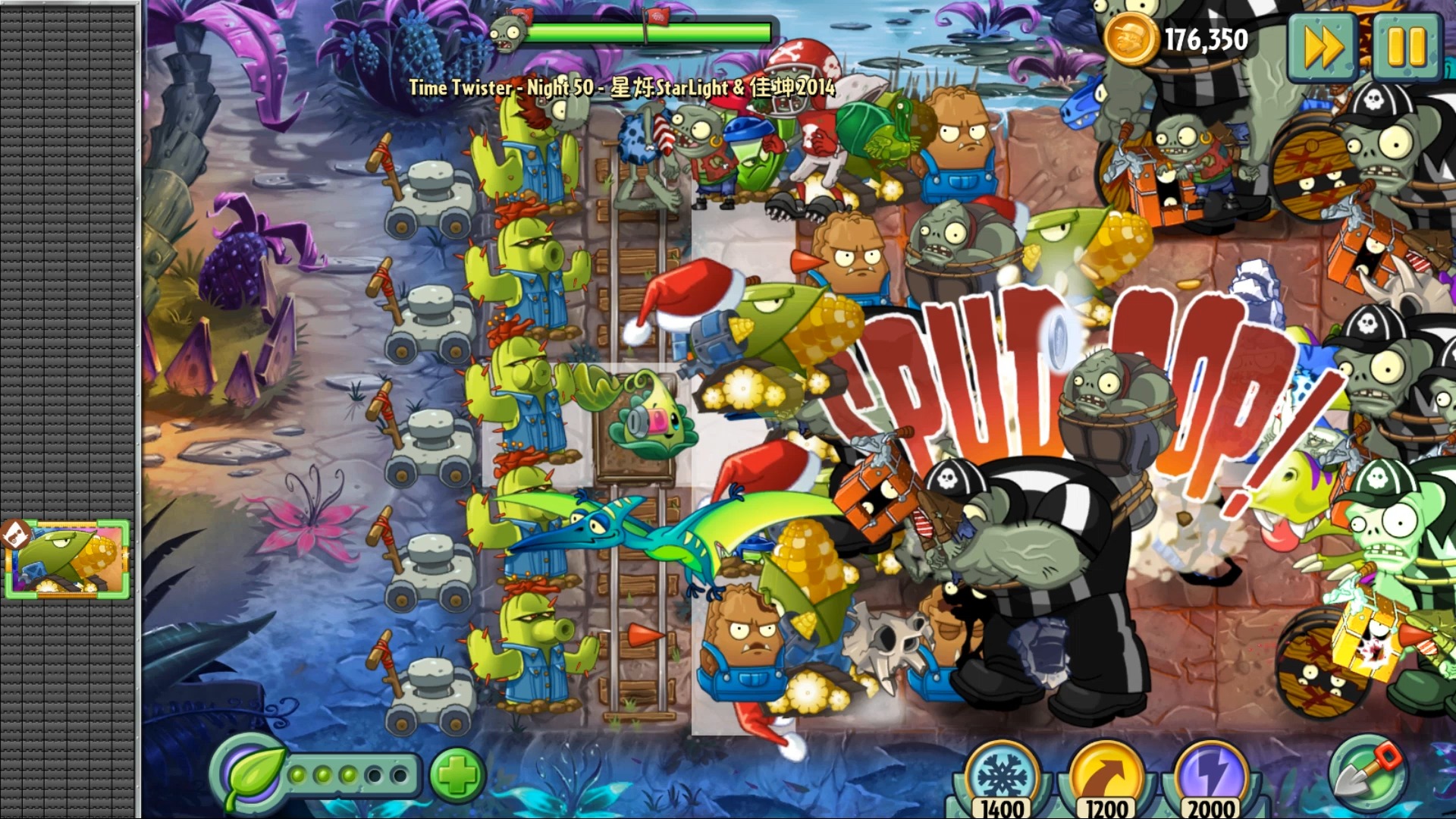Viewport: 1456px width, 819px height.
Task: Toggle the fast-forward speed button
Action: 1323,47
